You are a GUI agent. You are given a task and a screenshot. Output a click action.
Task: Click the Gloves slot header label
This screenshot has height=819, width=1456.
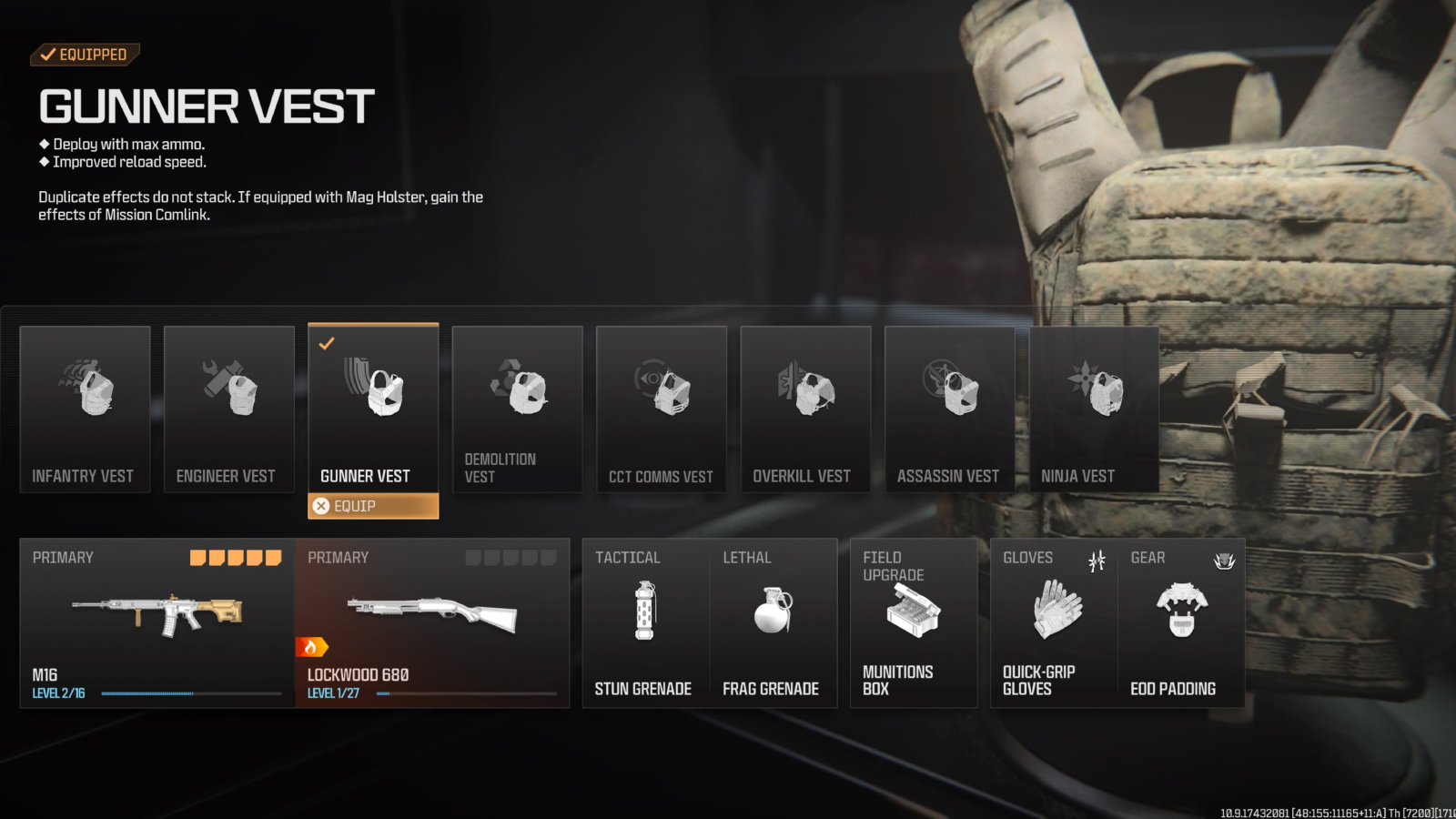click(1027, 558)
